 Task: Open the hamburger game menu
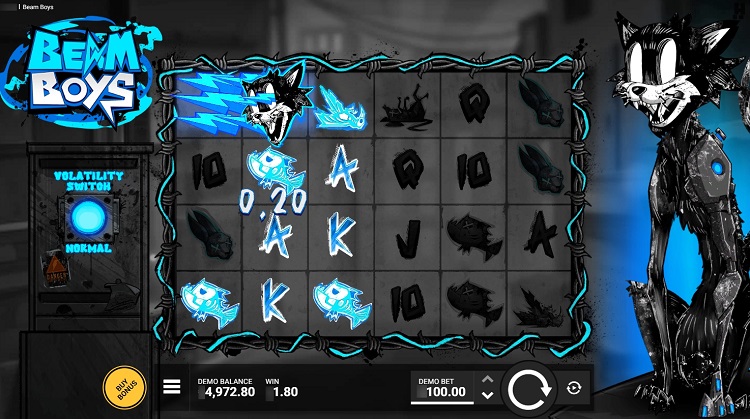172,387
